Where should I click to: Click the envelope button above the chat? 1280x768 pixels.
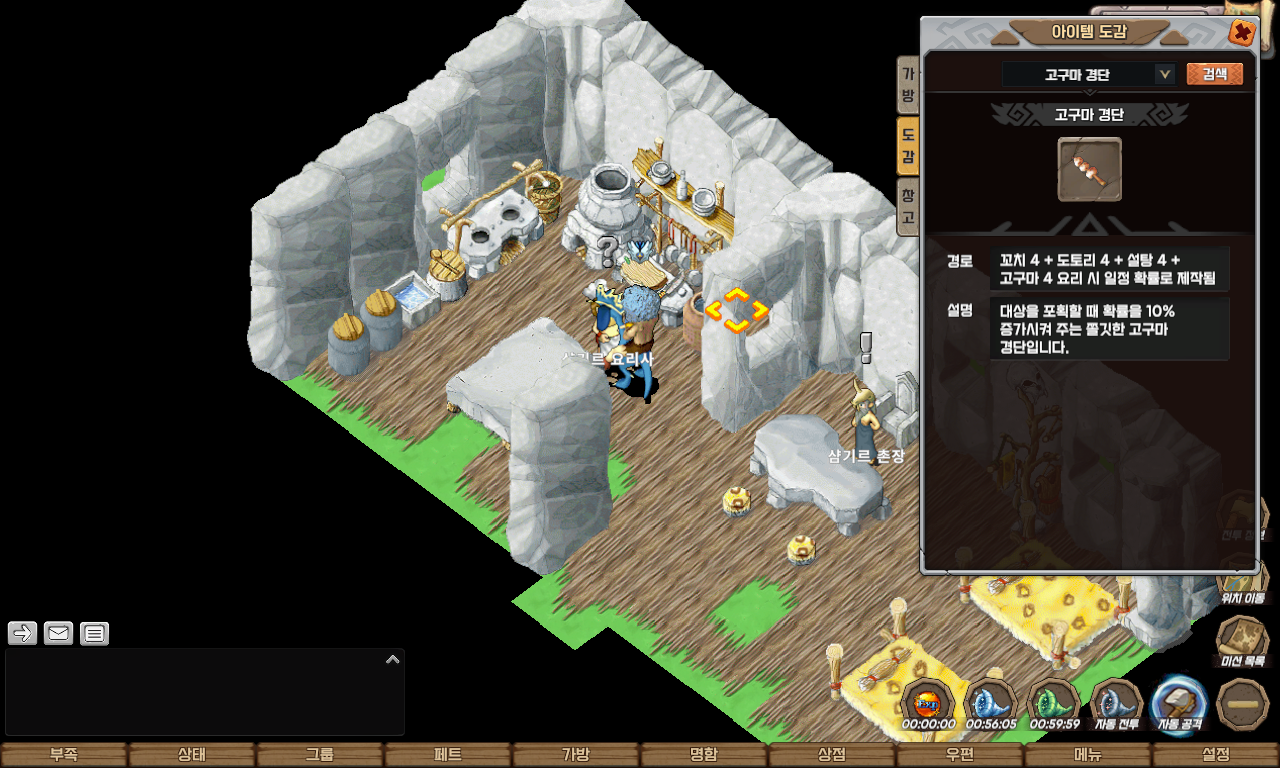coord(59,633)
